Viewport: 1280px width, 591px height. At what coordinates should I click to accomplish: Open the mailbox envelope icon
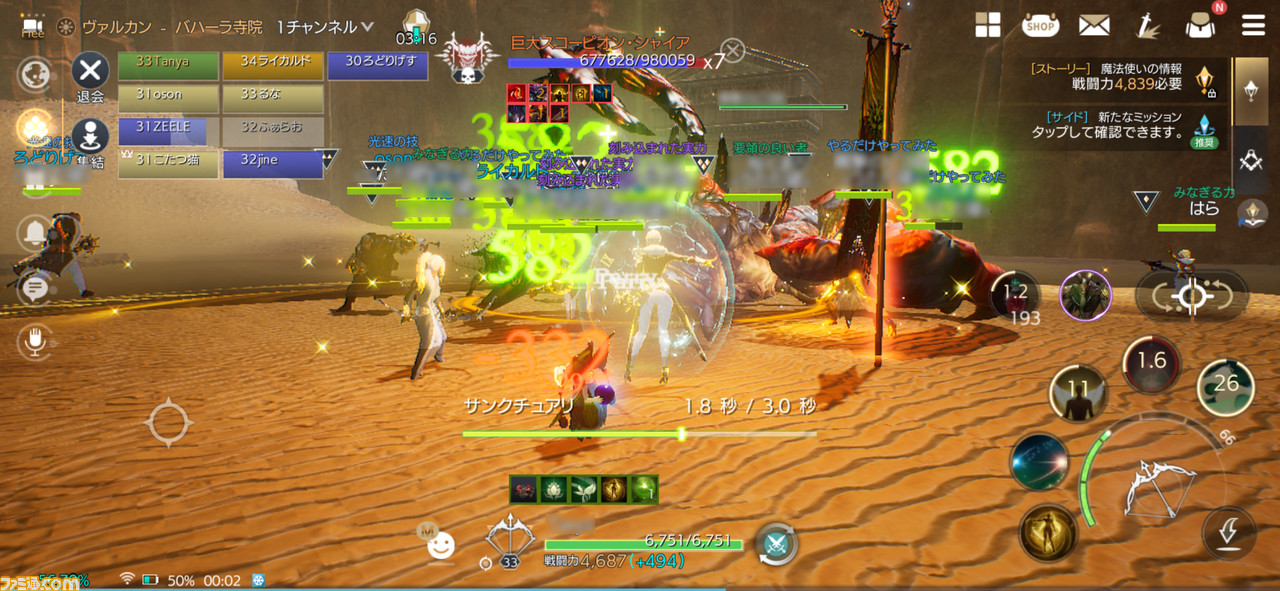click(x=1094, y=26)
